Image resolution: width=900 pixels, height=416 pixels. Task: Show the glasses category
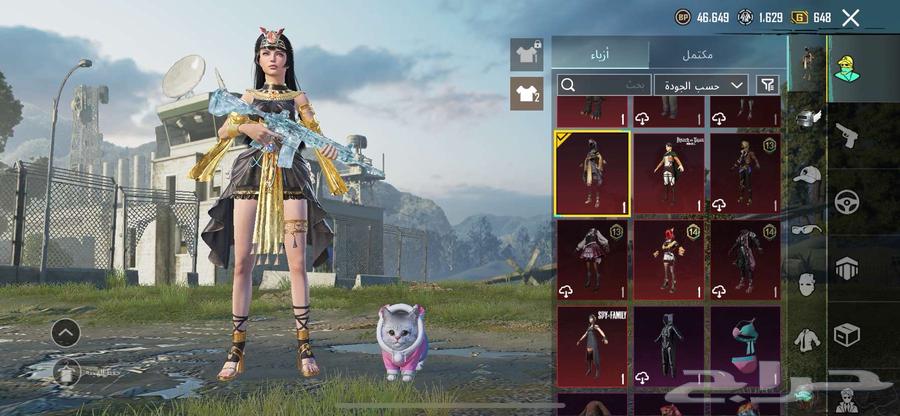[807, 228]
